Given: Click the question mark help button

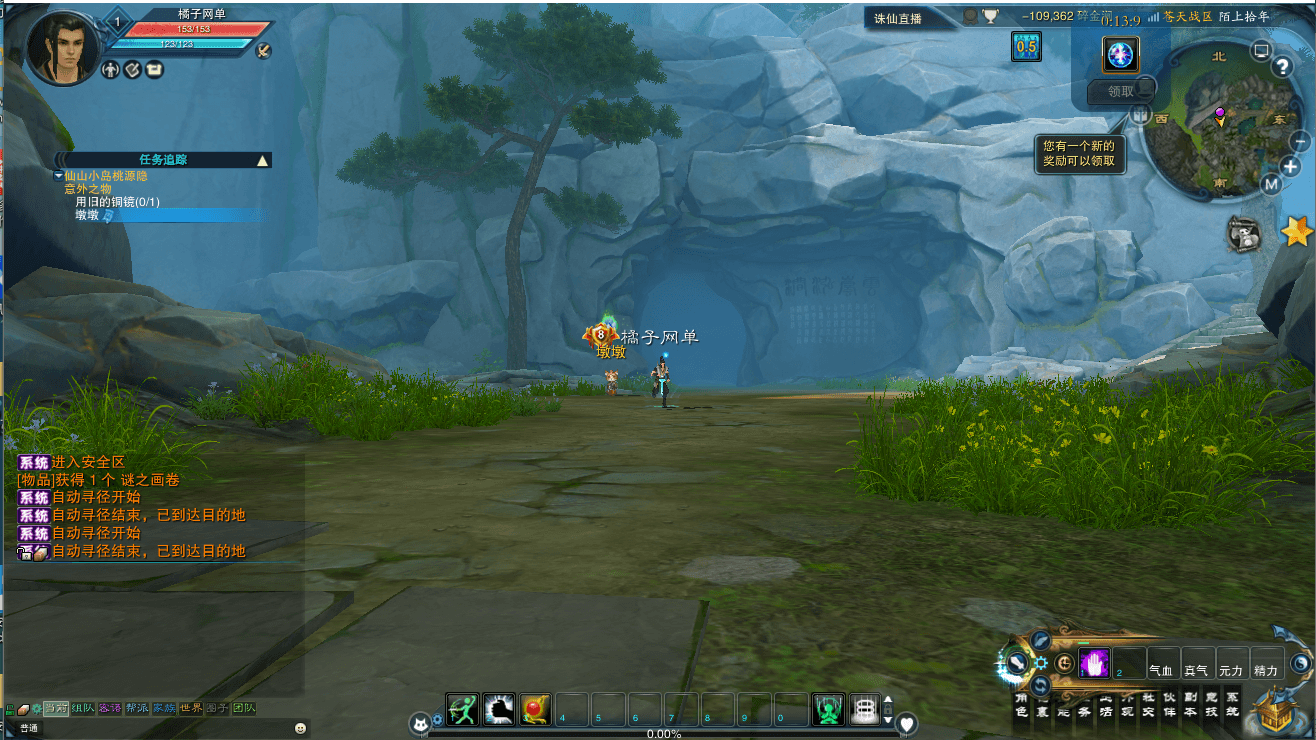Looking at the screenshot, I should [1283, 67].
